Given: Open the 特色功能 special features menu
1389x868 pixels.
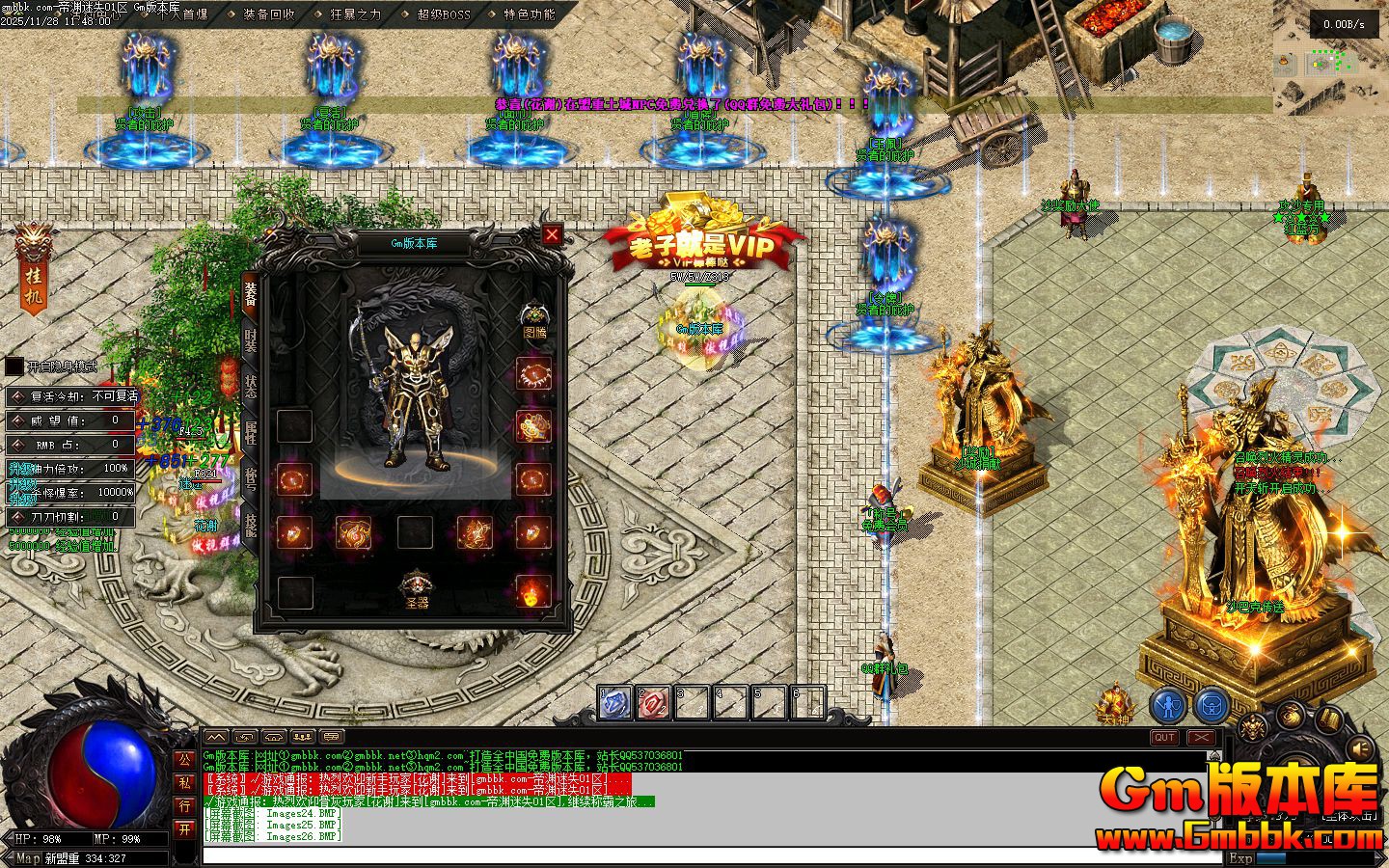Looking at the screenshot, I should click(x=530, y=14).
